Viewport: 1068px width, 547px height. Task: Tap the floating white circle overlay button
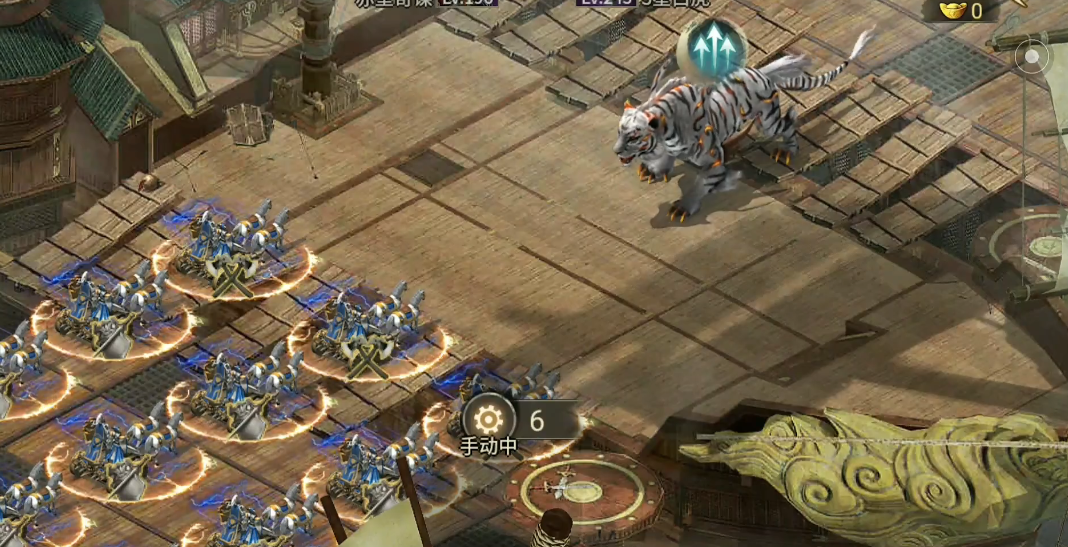tap(1029, 56)
